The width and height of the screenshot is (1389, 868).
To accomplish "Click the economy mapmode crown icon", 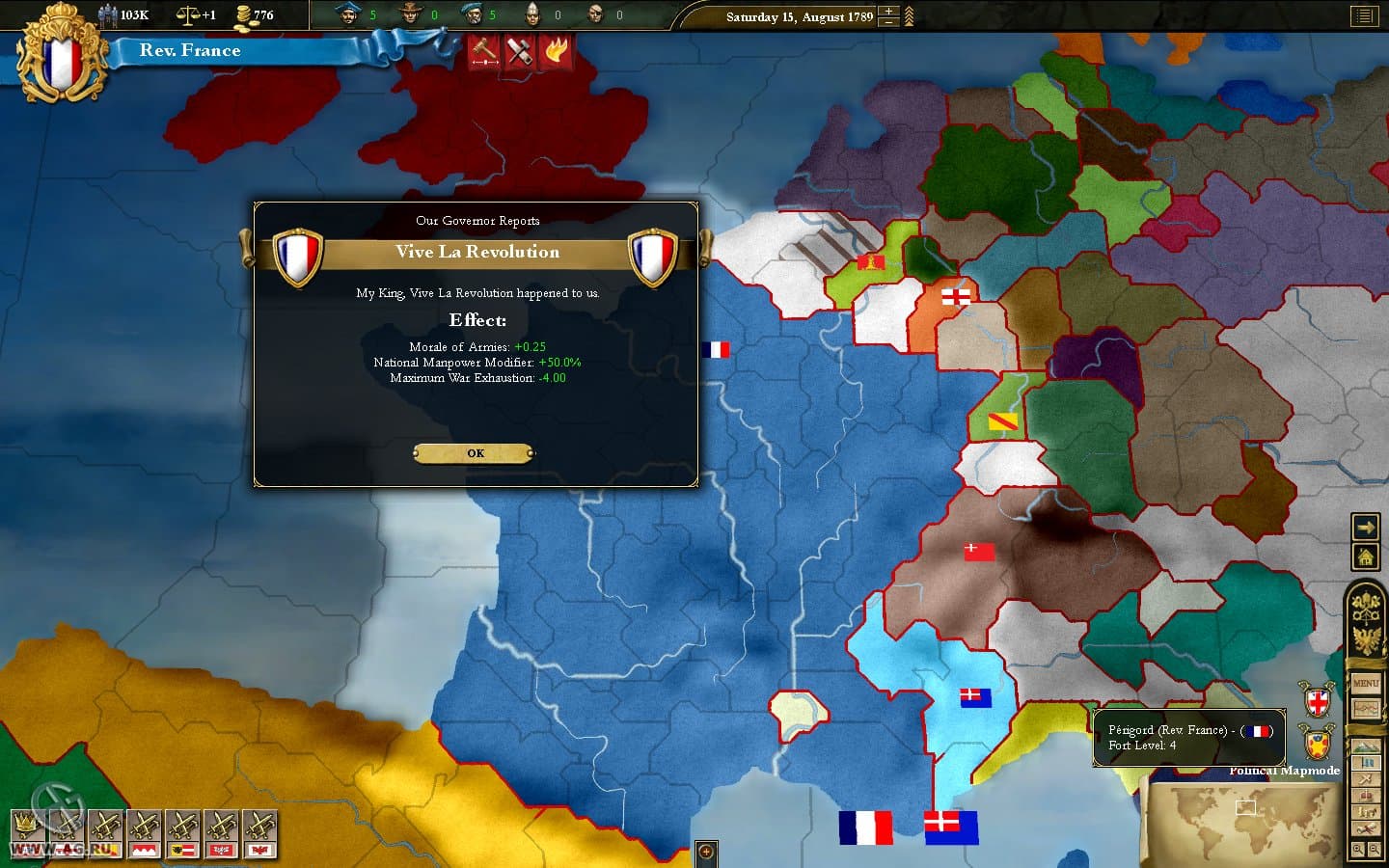I will [1366, 798].
